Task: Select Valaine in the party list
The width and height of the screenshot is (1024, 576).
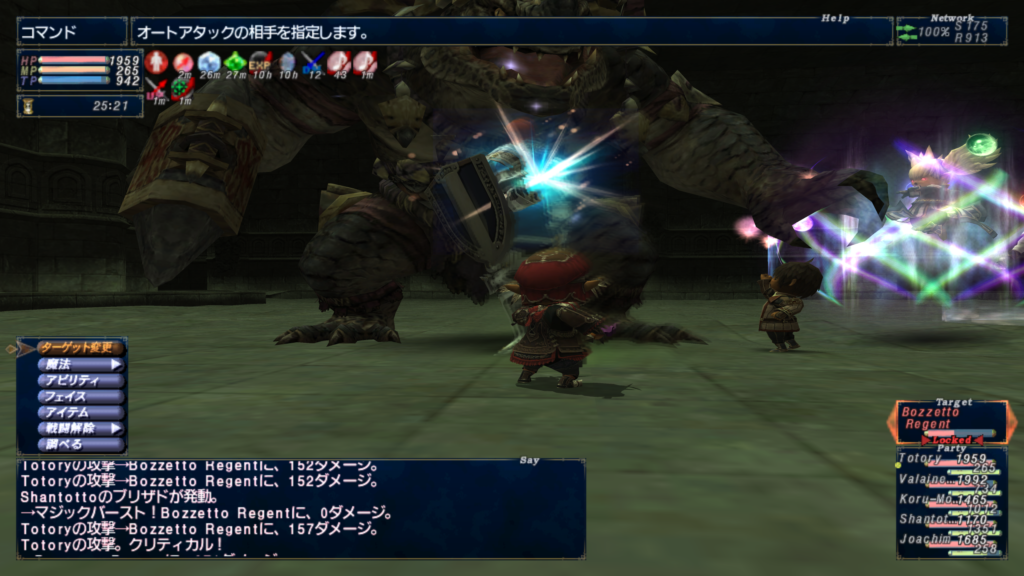Action: pyautogui.click(x=950, y=480)
